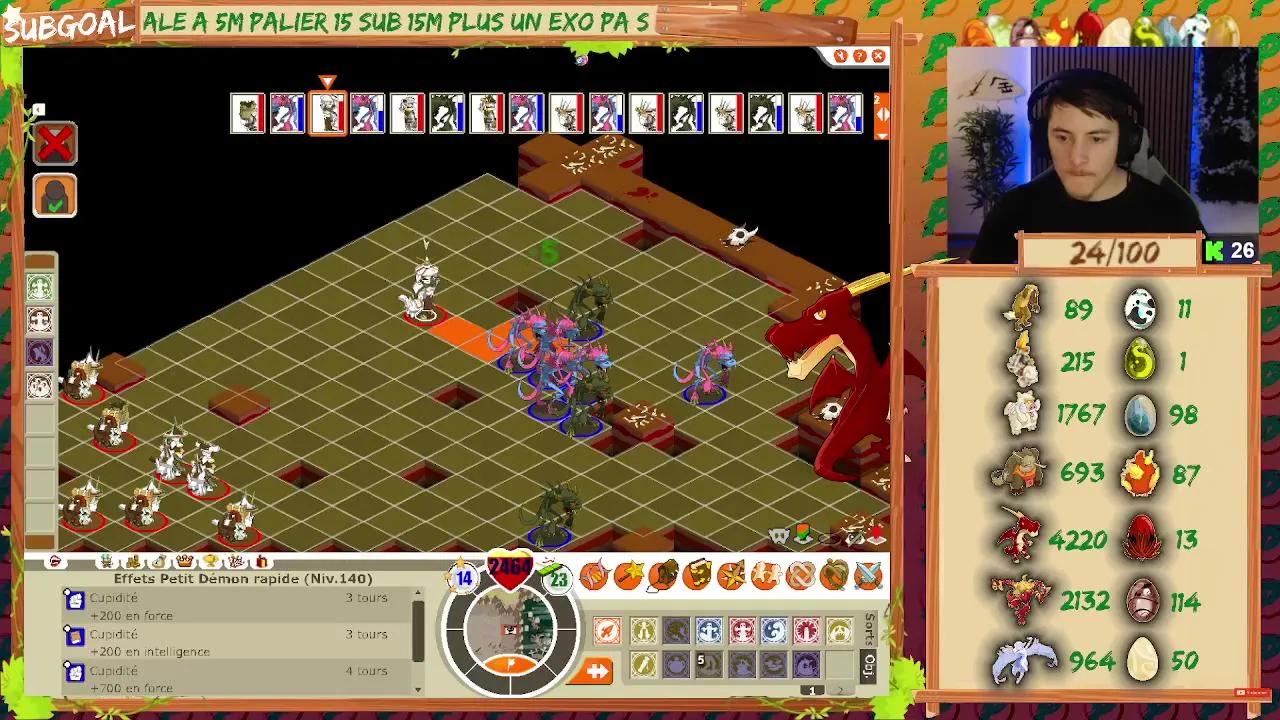Switch to the Obj. tab
Image resolution: width=1280 pixels, height=720 pixels.
(867, 667)
